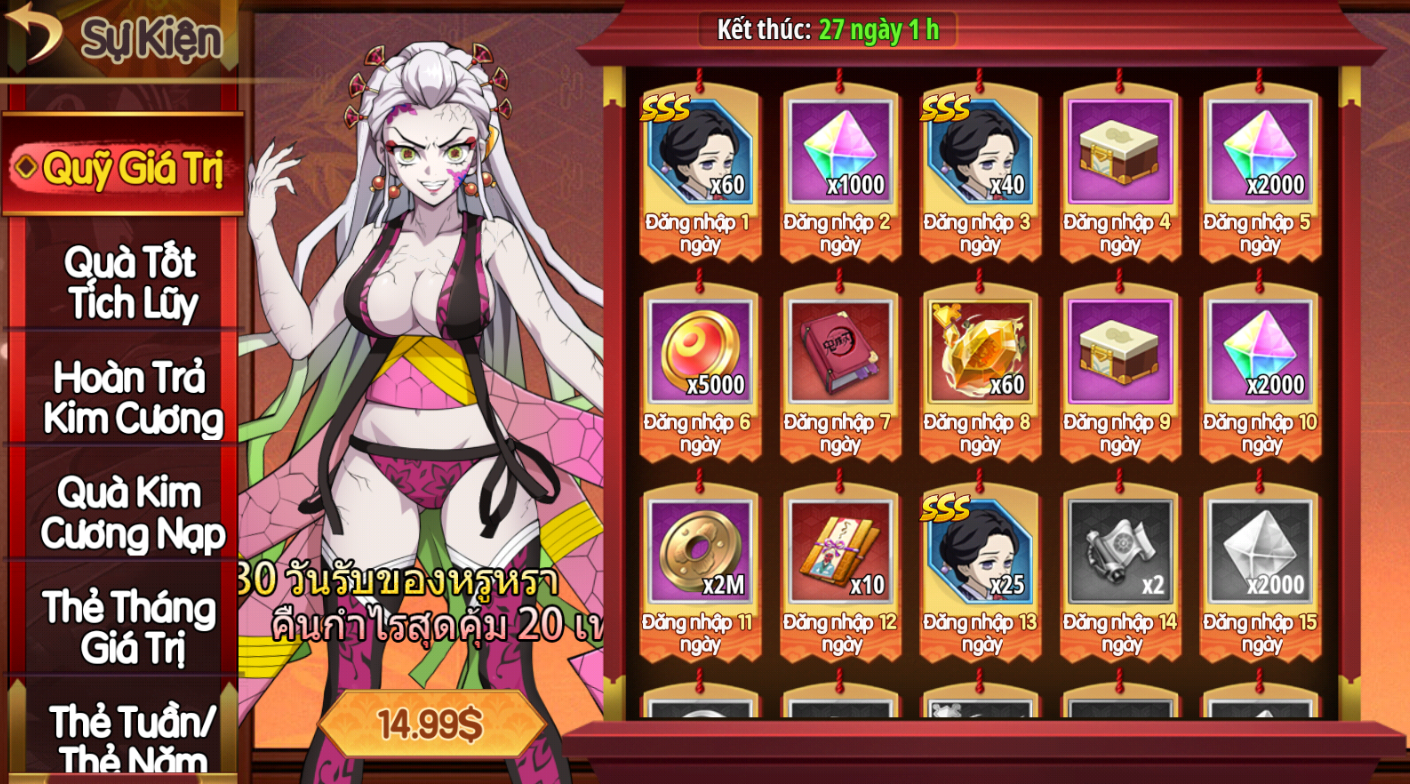The height and width of the screenshot is (784, 1410).
Task: Inspect the Đăng nhập 13 ngày hero shard
Action: pos(980,552)
